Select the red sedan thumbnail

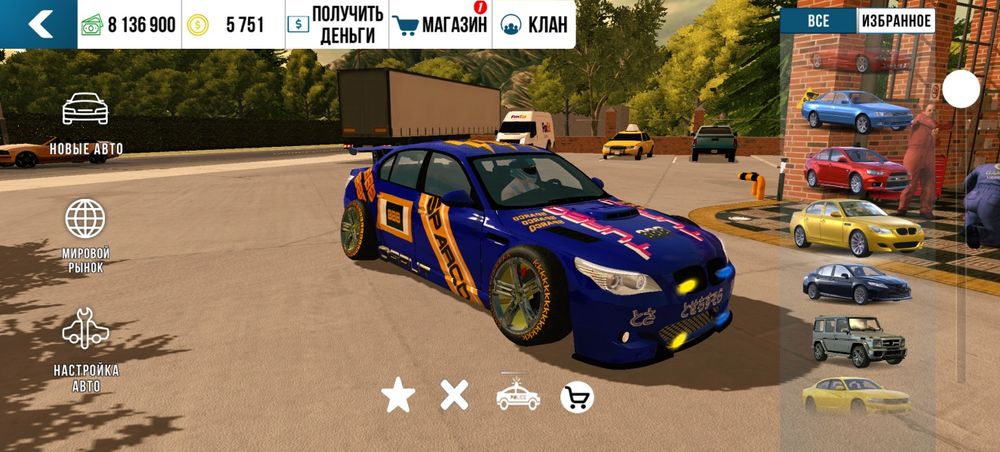856,170
